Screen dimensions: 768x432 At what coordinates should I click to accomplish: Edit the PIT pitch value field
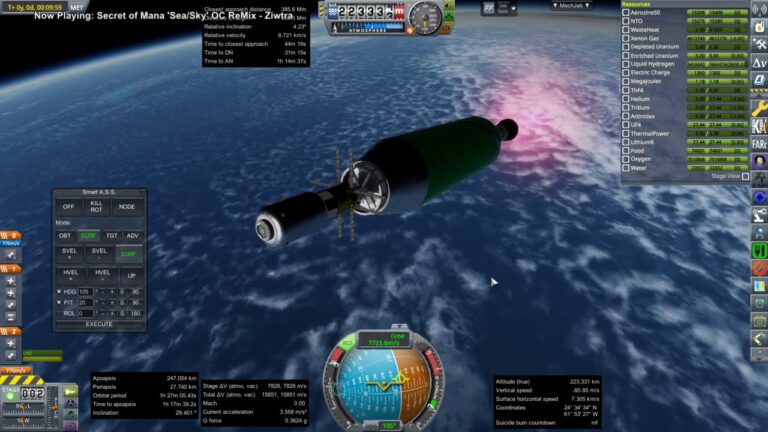click(85, 302)
